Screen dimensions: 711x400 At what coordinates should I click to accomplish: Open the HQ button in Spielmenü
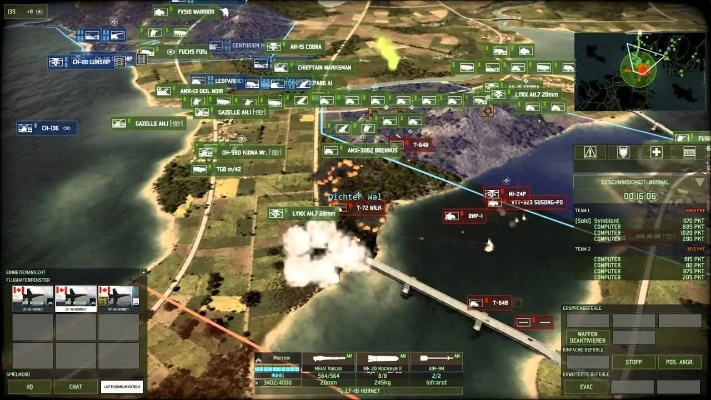tap(30, 385)
